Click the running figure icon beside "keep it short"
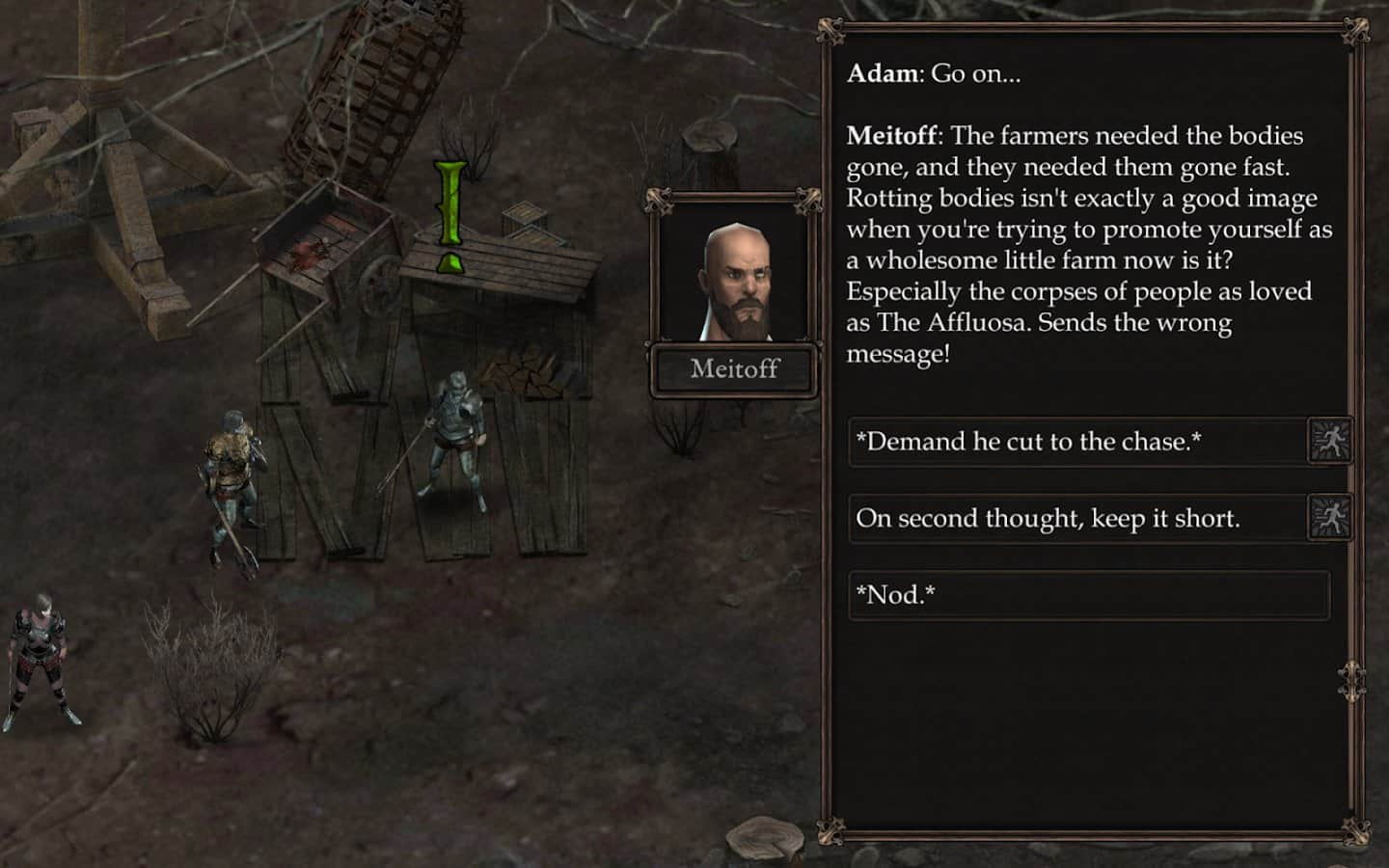The width and height of the screenshot is (1389, 868). [1329, 517]
